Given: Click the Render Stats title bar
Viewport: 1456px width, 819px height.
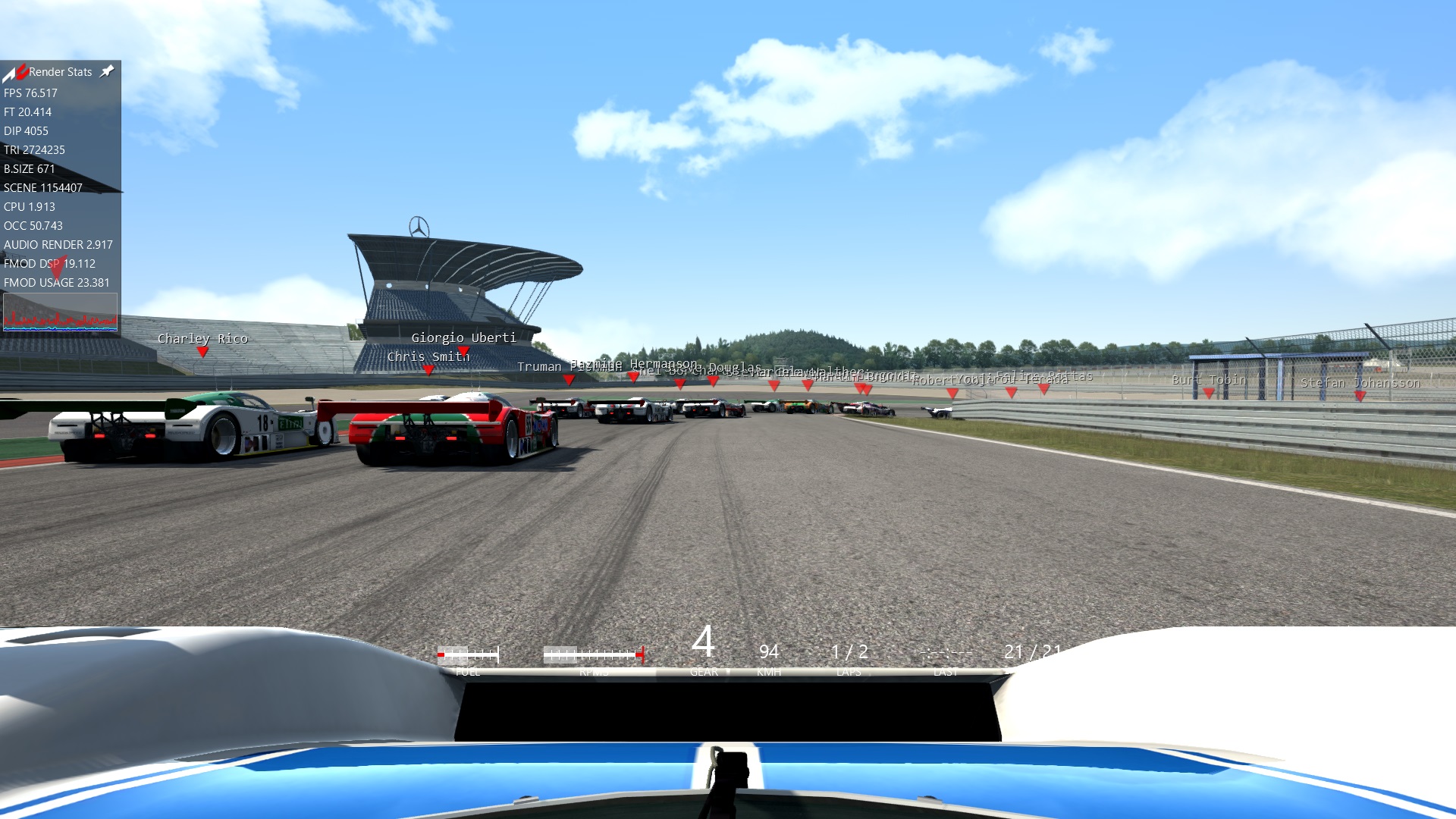Looking at the screenshot, I should click(x=61, y=72).
